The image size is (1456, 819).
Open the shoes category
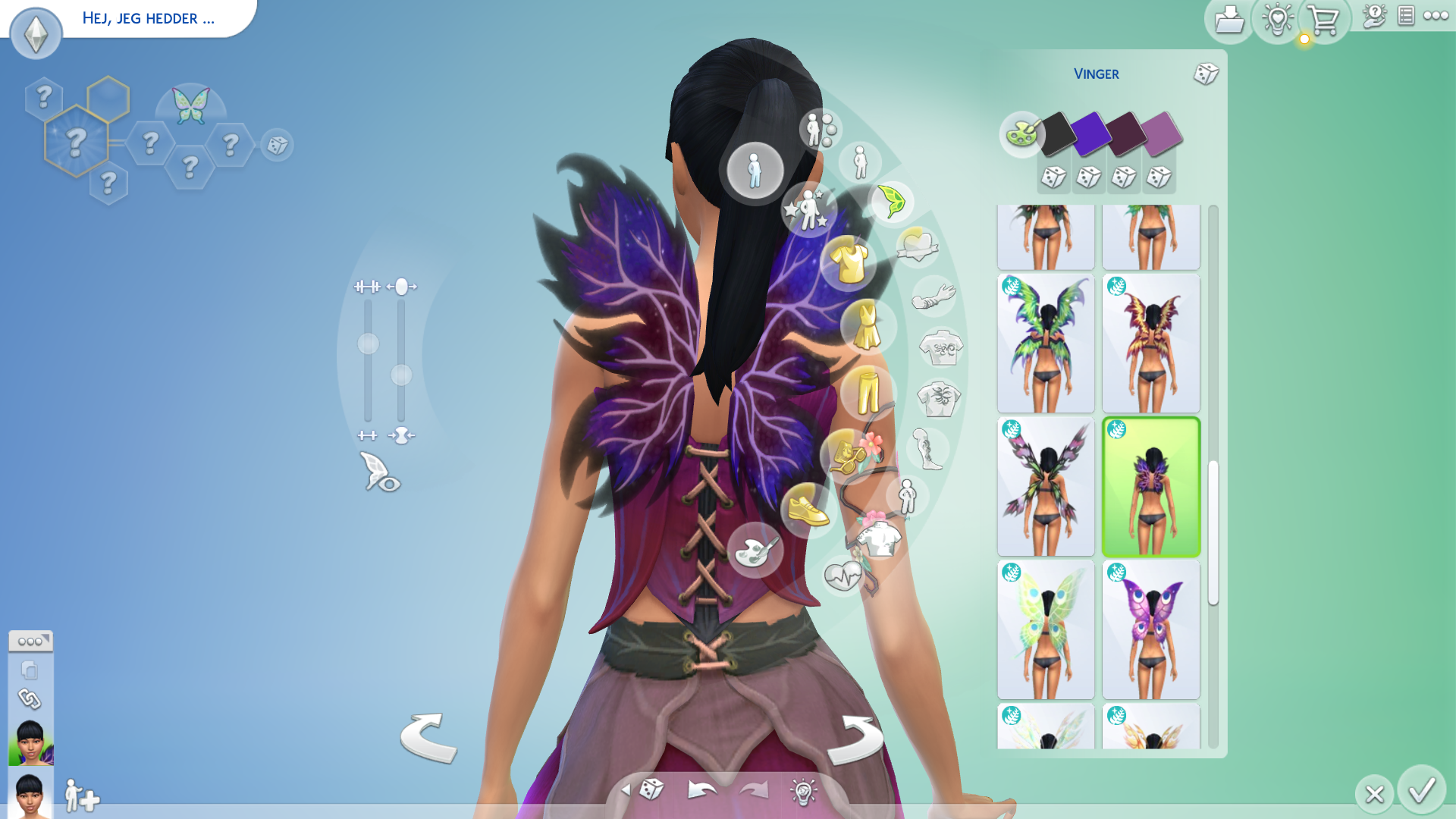(808, 510)
